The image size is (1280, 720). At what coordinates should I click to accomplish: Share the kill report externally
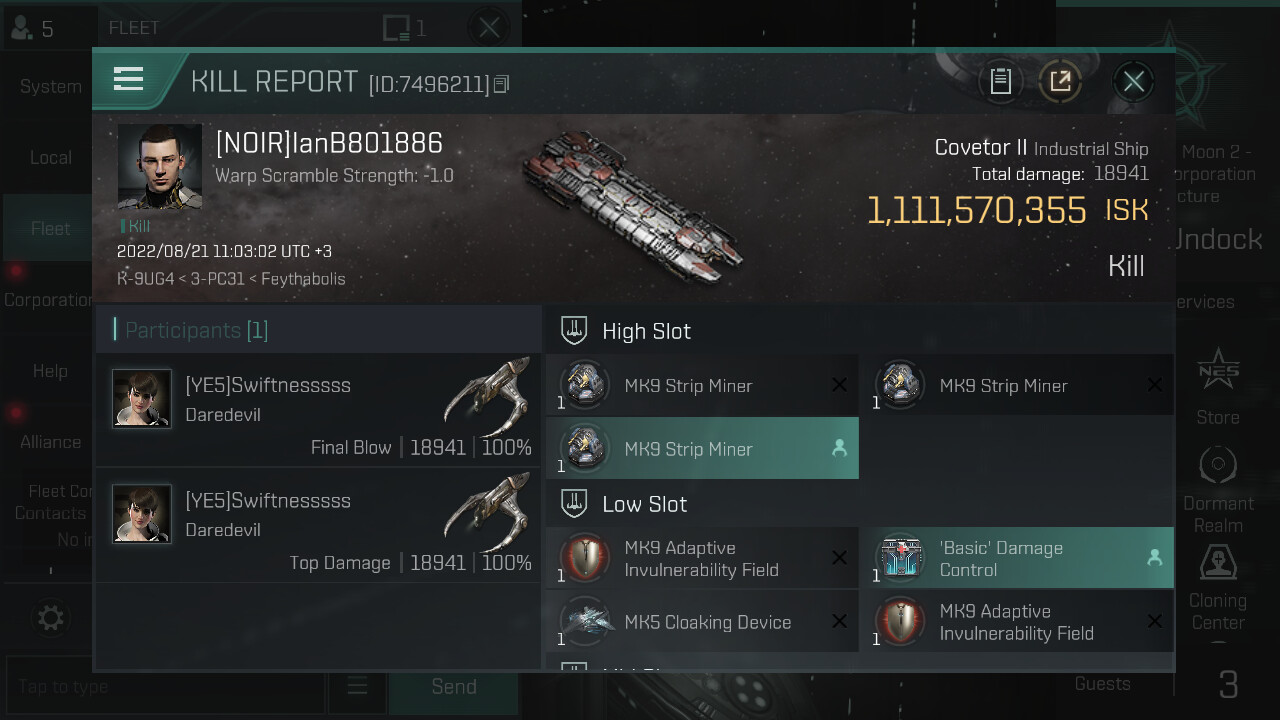[x=1060, y=81]
